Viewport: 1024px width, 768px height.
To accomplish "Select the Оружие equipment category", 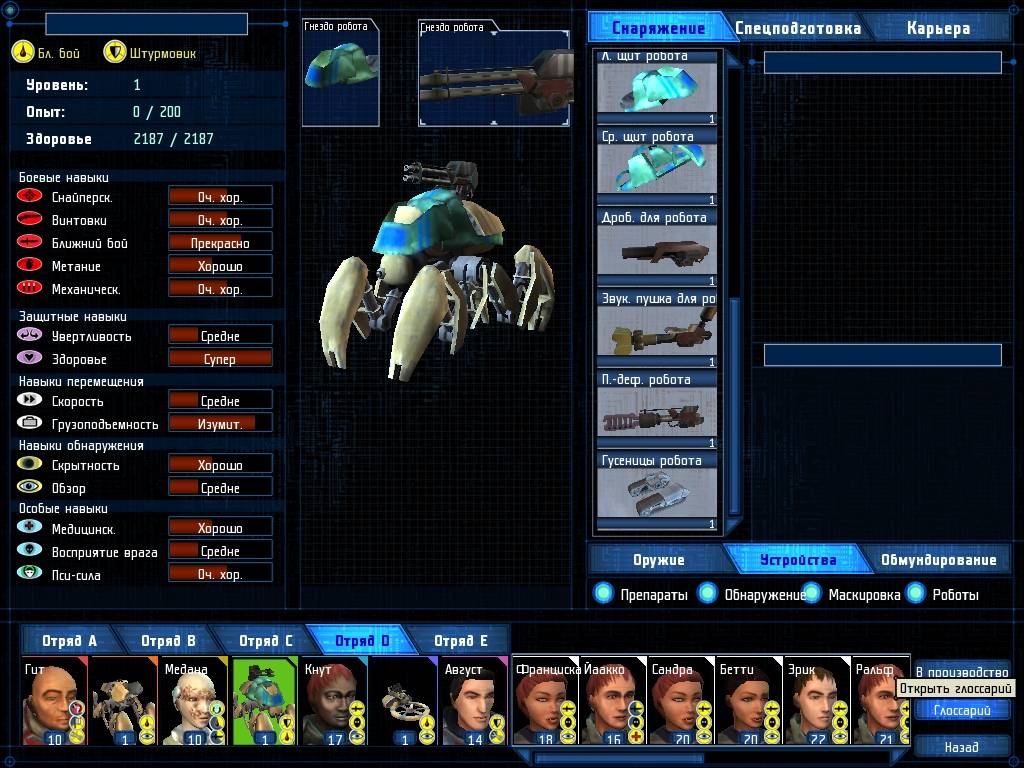I will click(658, 560).
